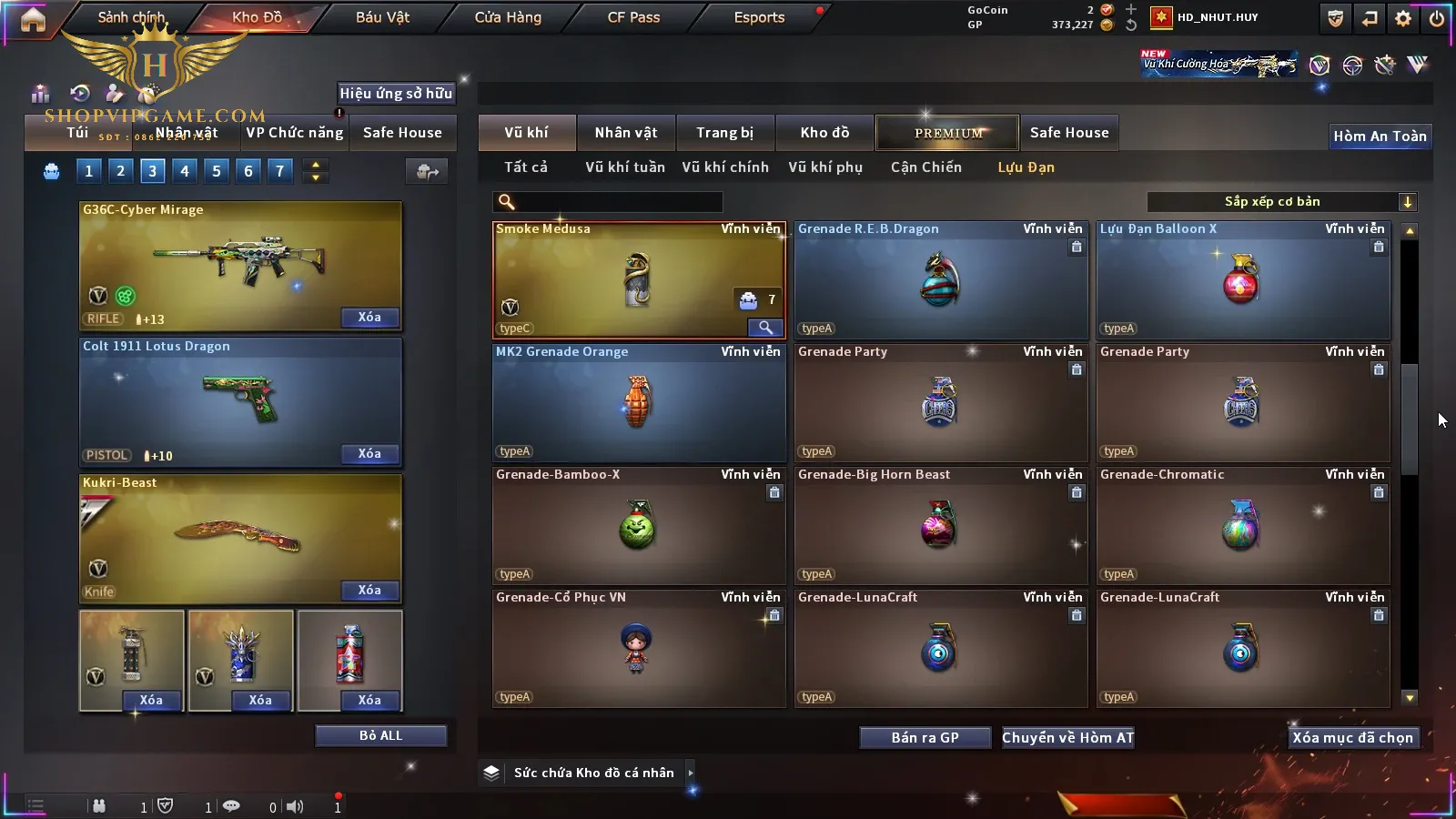Select the Smoke Medusa grenade
The image size is (1456, 819).
(638, 279)
